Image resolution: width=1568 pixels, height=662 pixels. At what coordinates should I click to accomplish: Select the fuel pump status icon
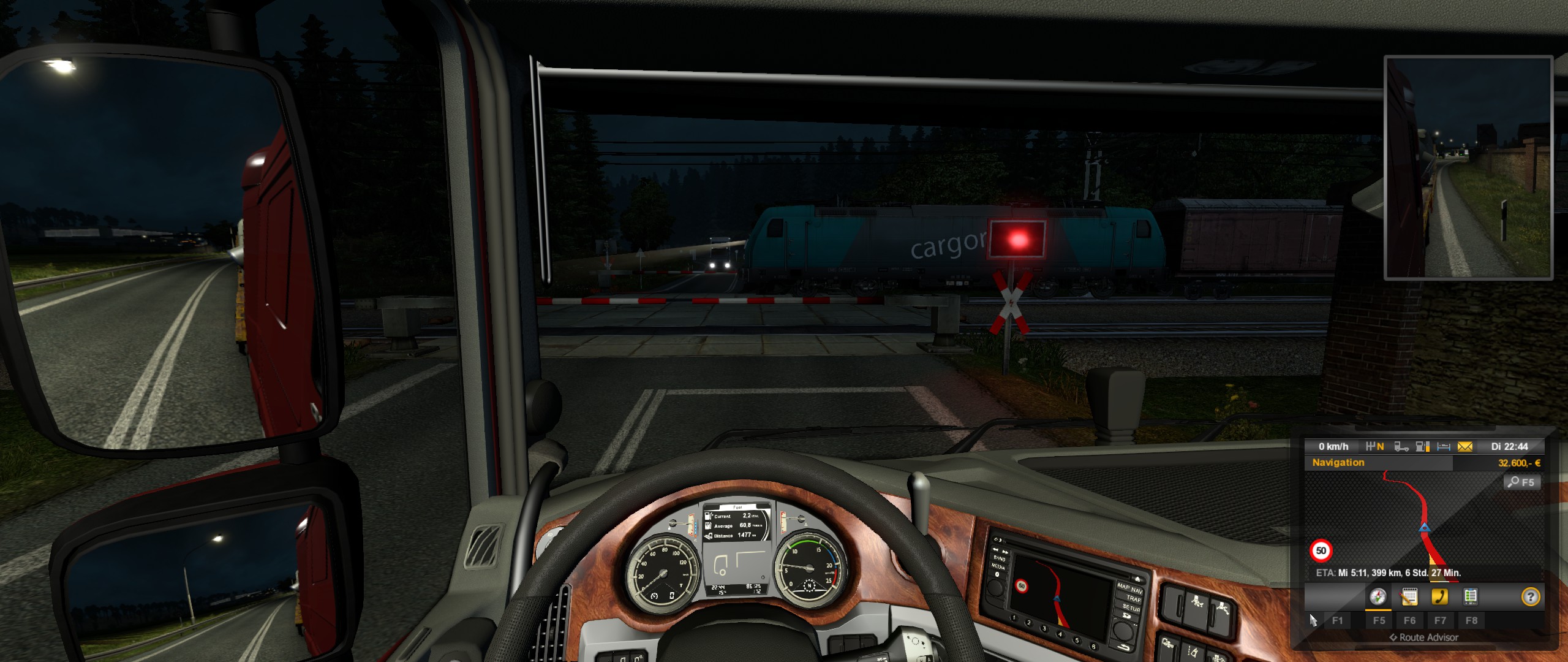tap(1423, 447)
